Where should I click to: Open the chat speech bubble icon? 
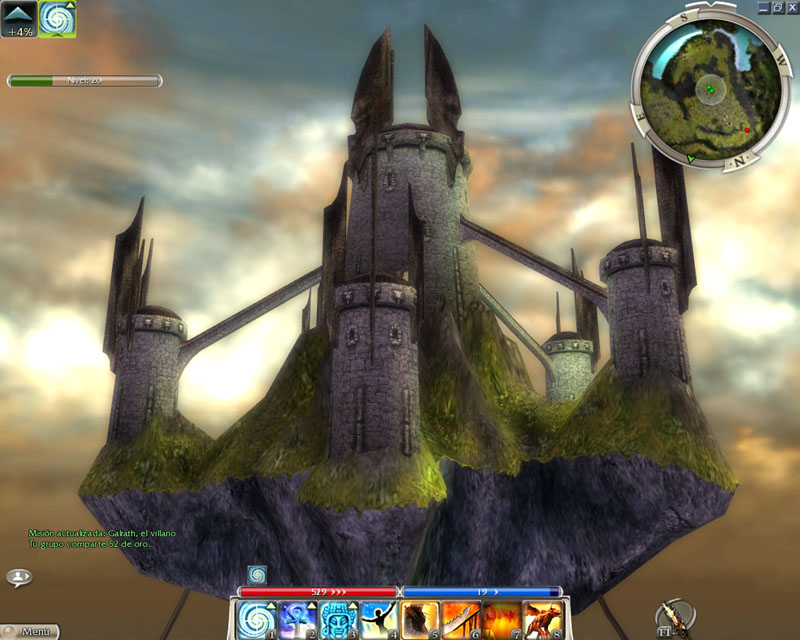click(19, 577)
